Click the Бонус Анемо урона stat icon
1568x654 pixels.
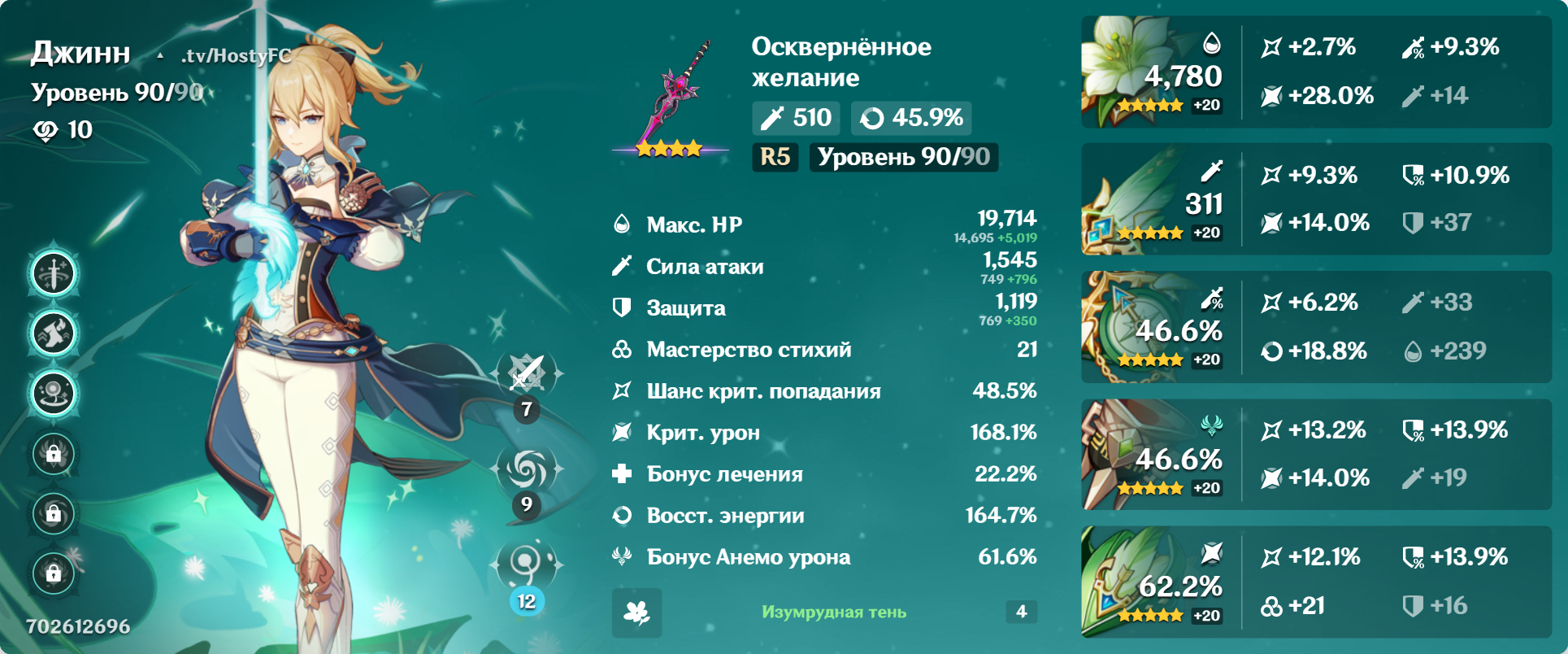click(x=621, y=557)
